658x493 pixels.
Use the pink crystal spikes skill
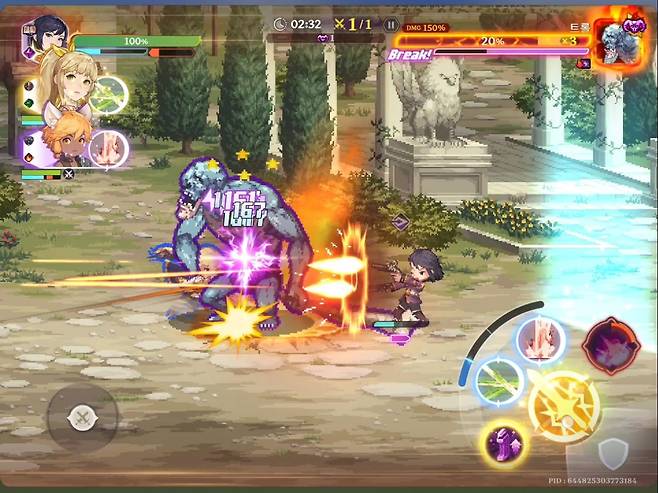(x=541, y=340)
